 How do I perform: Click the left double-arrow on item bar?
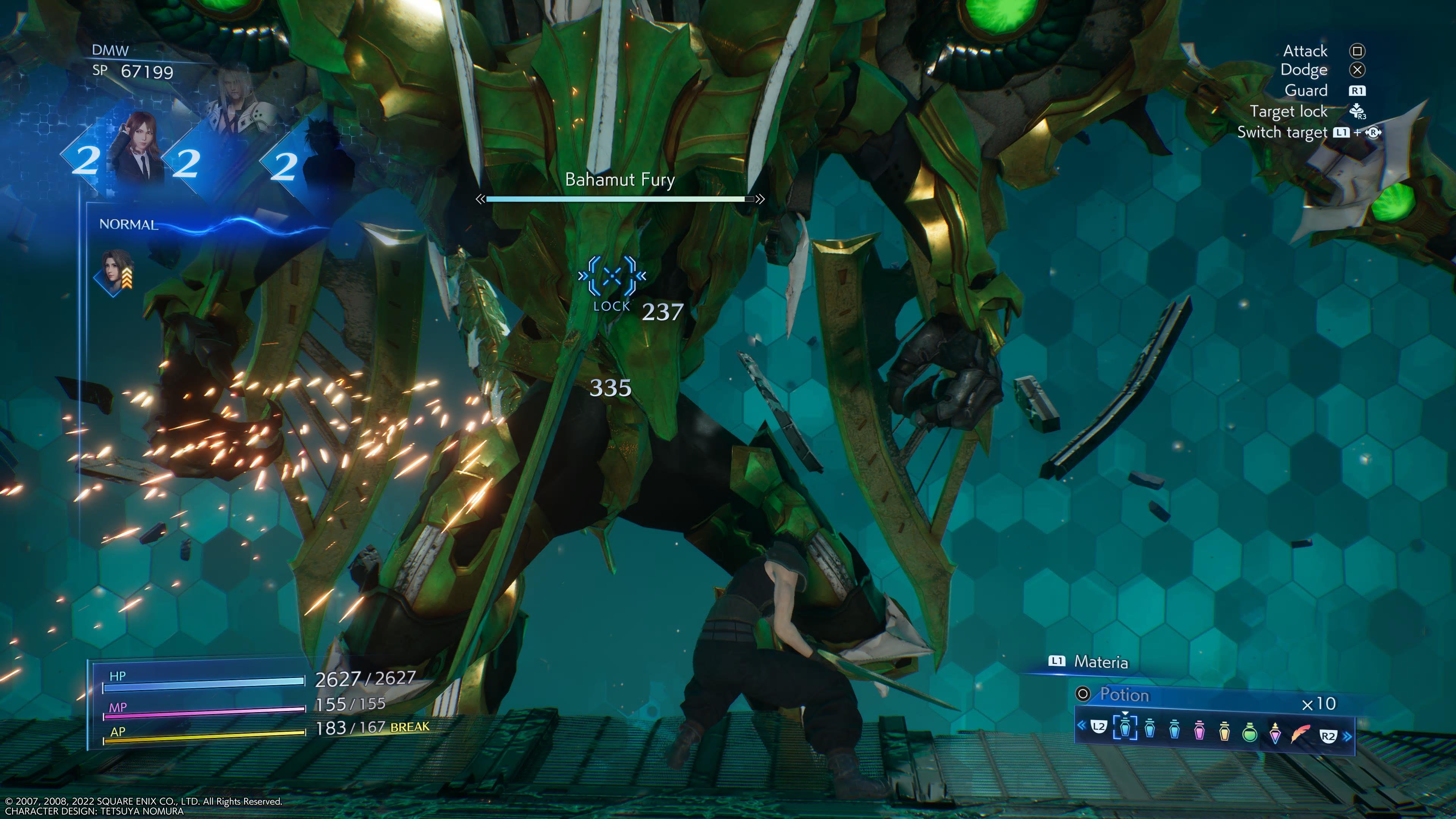click(1081, 725)
